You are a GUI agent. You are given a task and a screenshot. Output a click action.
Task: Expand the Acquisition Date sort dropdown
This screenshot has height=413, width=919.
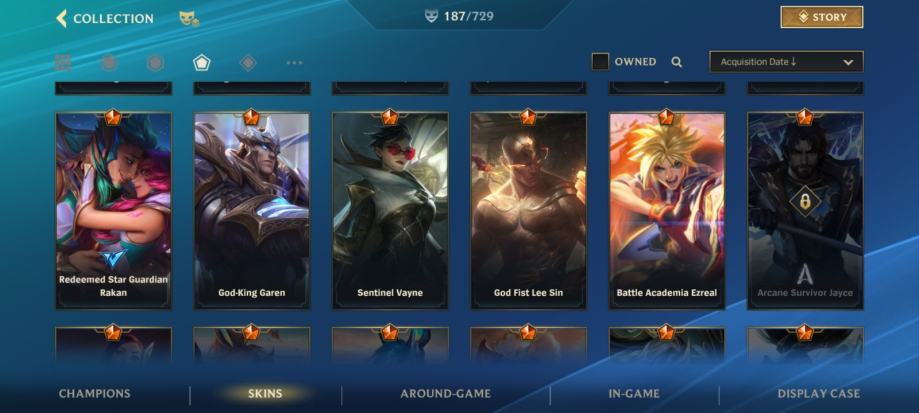(x=786, y=62)
